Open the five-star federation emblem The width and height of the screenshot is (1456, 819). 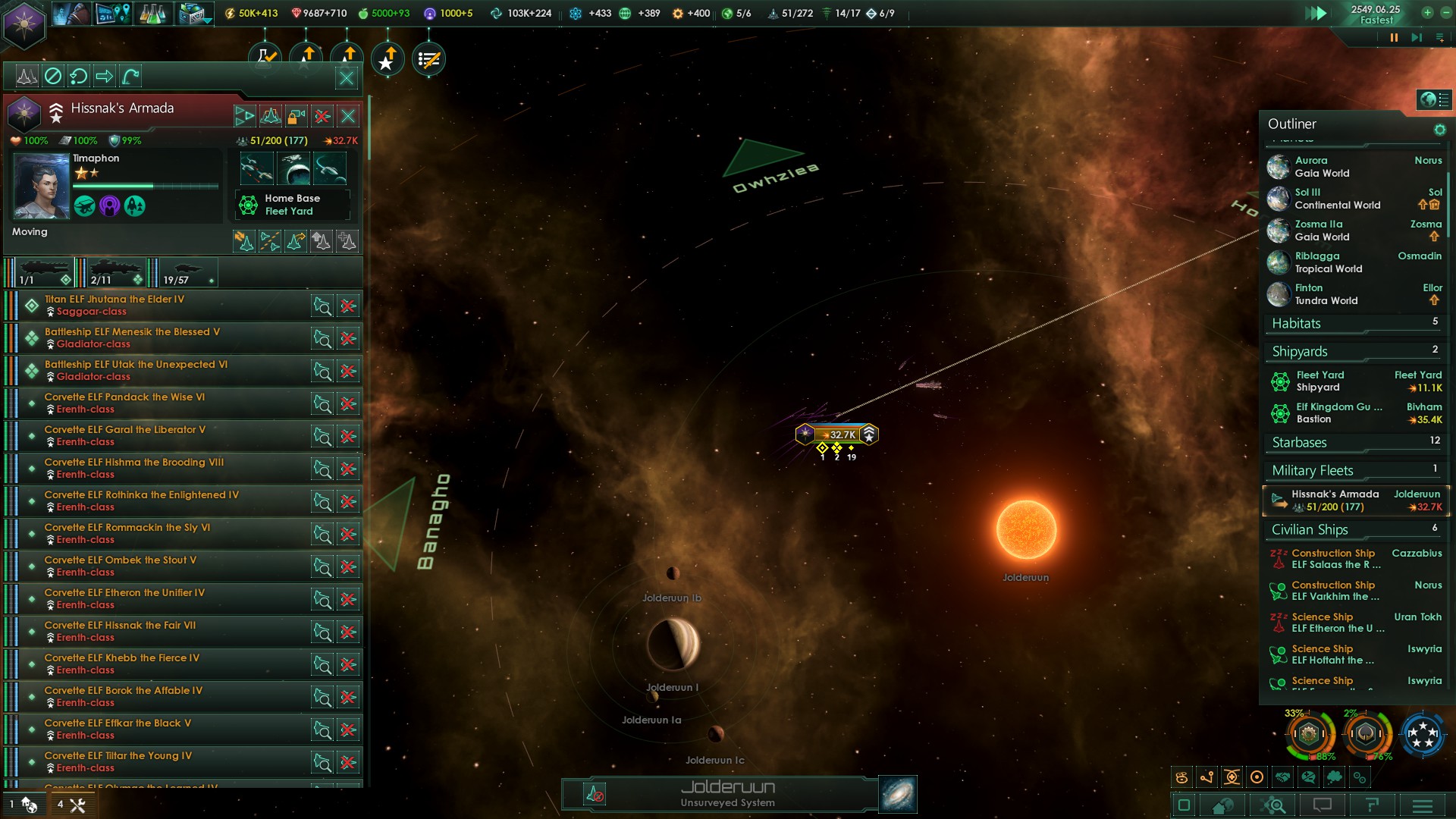coord(1423,734)
